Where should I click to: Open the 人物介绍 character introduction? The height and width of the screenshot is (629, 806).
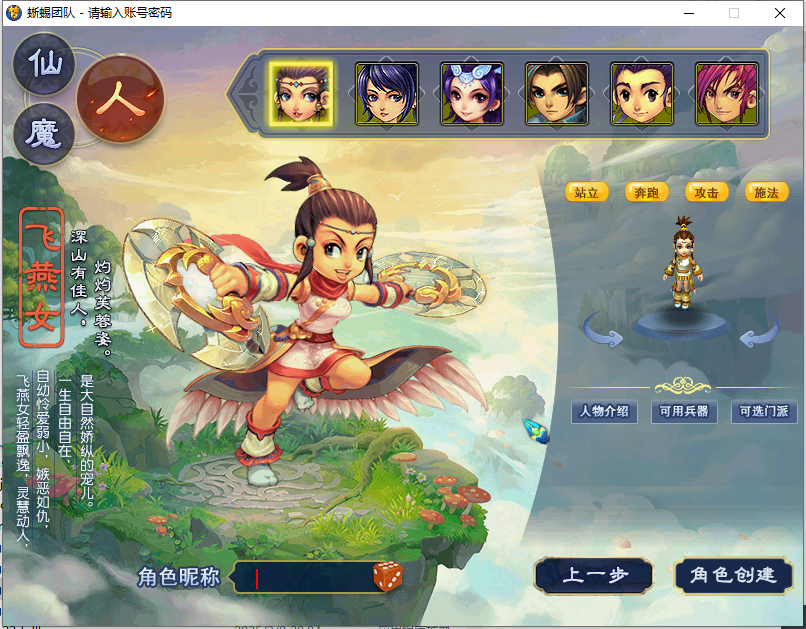605,411
